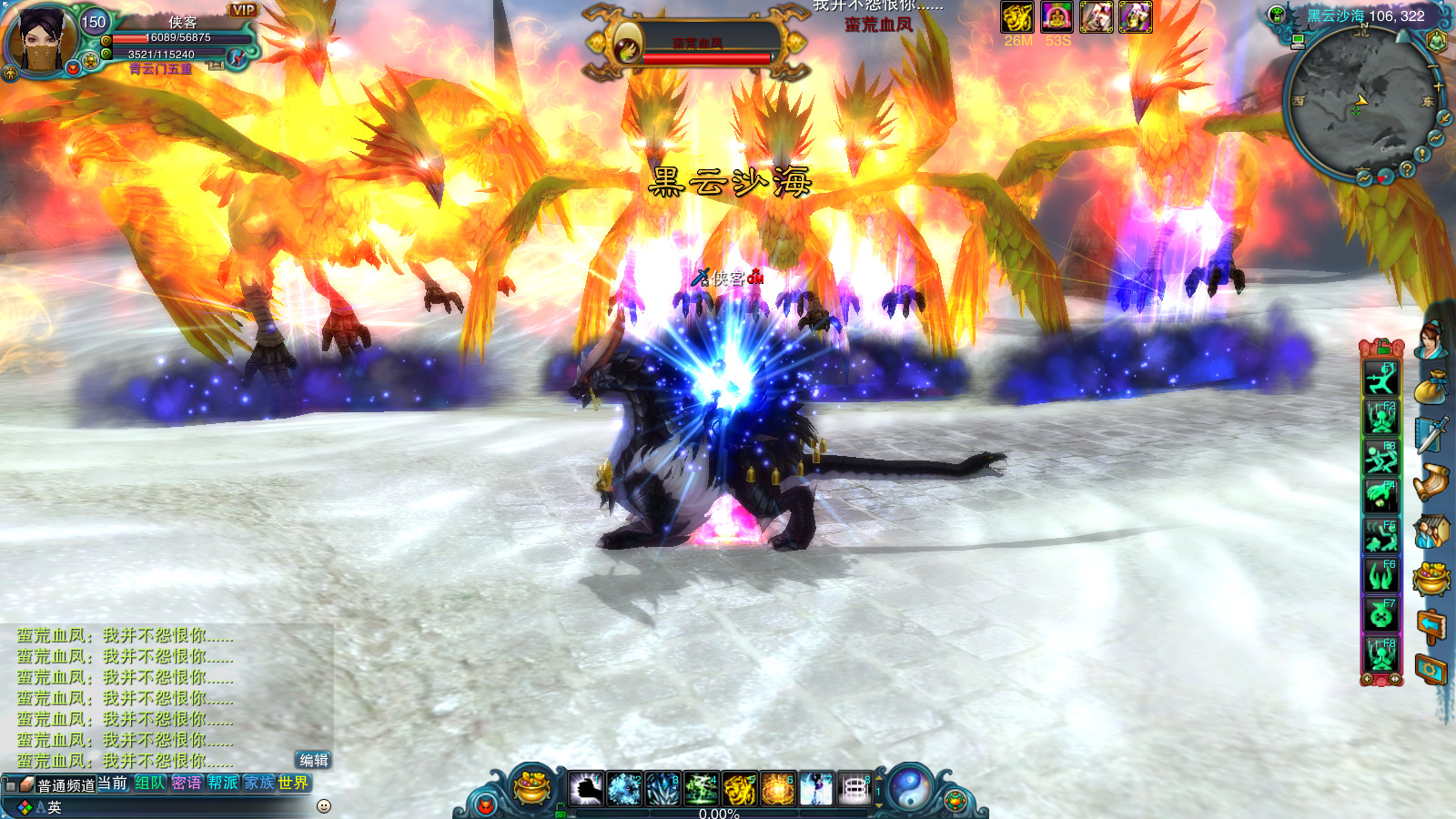Trigger the cage skill in slot 8
This screenshot has height=819, width=1456.
(854, 789)
